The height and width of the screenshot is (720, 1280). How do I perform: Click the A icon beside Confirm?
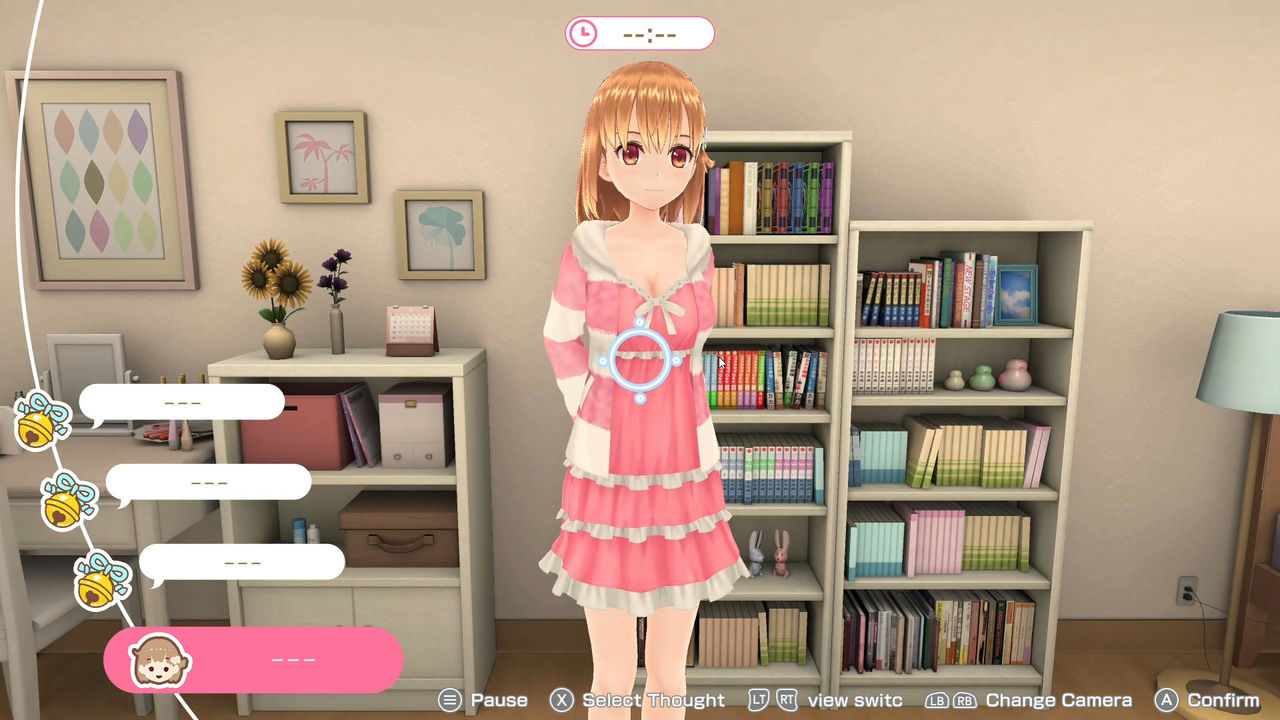click(1169, 700)
